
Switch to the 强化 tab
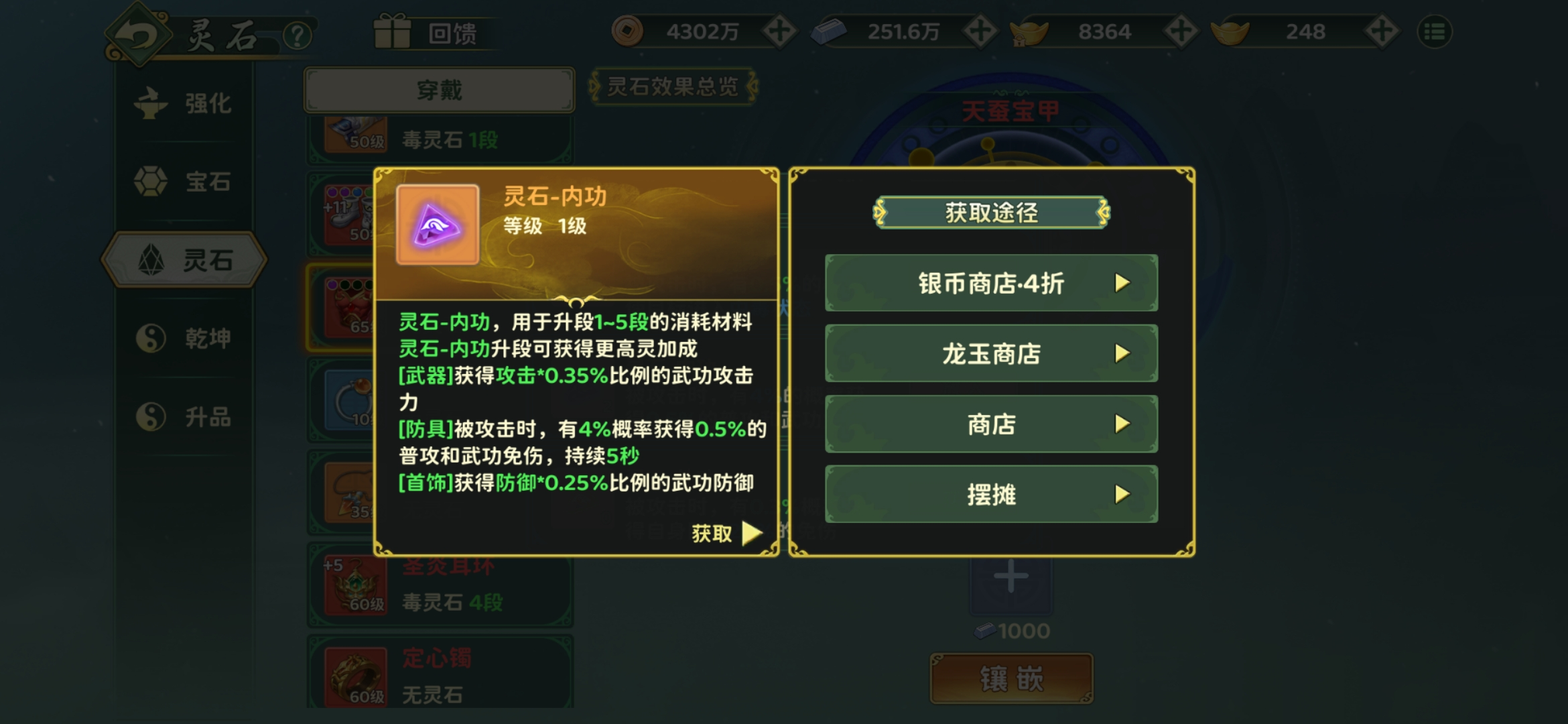[x=184, y=104]
